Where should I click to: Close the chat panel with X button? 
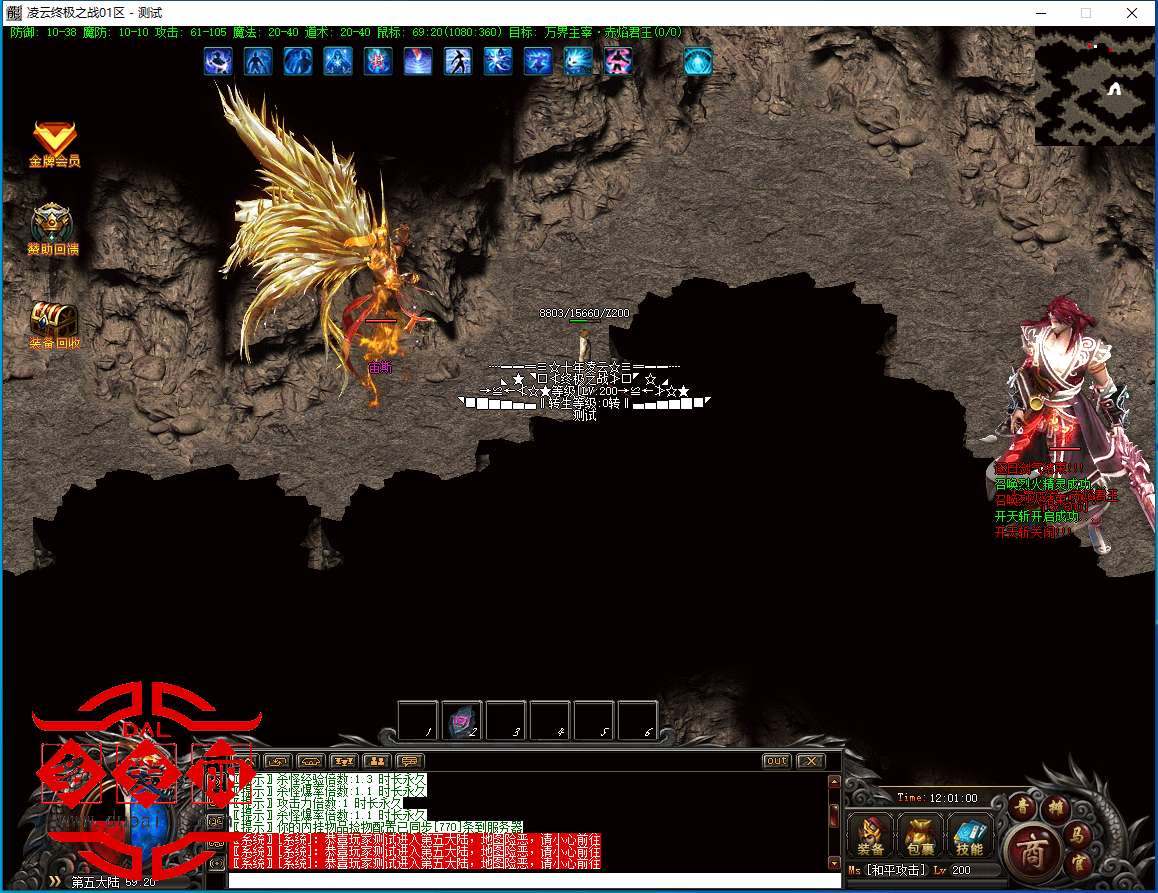pyautogui.click(x=810, y=761)
